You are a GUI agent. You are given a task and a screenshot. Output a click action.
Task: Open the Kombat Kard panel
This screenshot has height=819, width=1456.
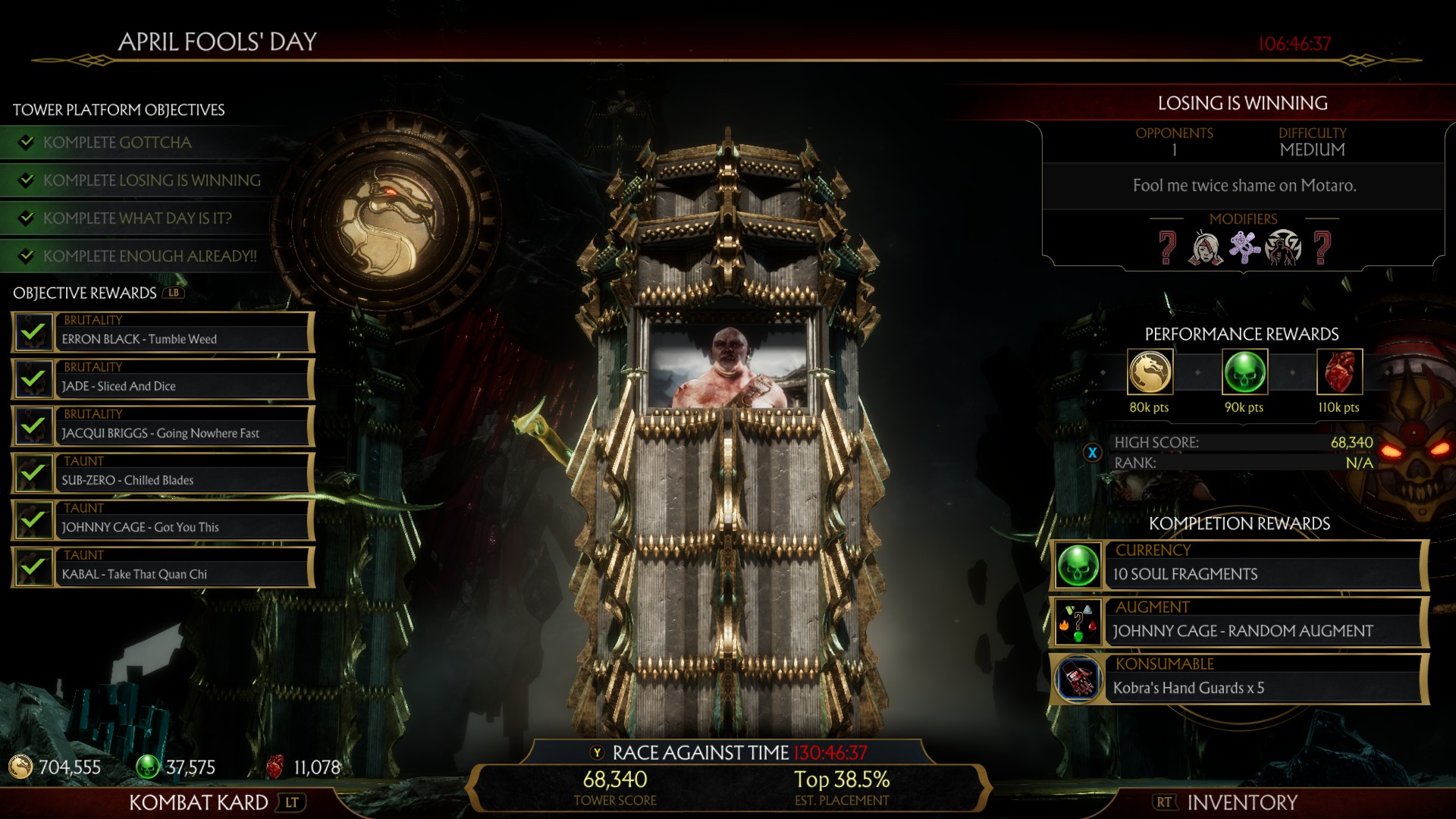coord(199,802)
